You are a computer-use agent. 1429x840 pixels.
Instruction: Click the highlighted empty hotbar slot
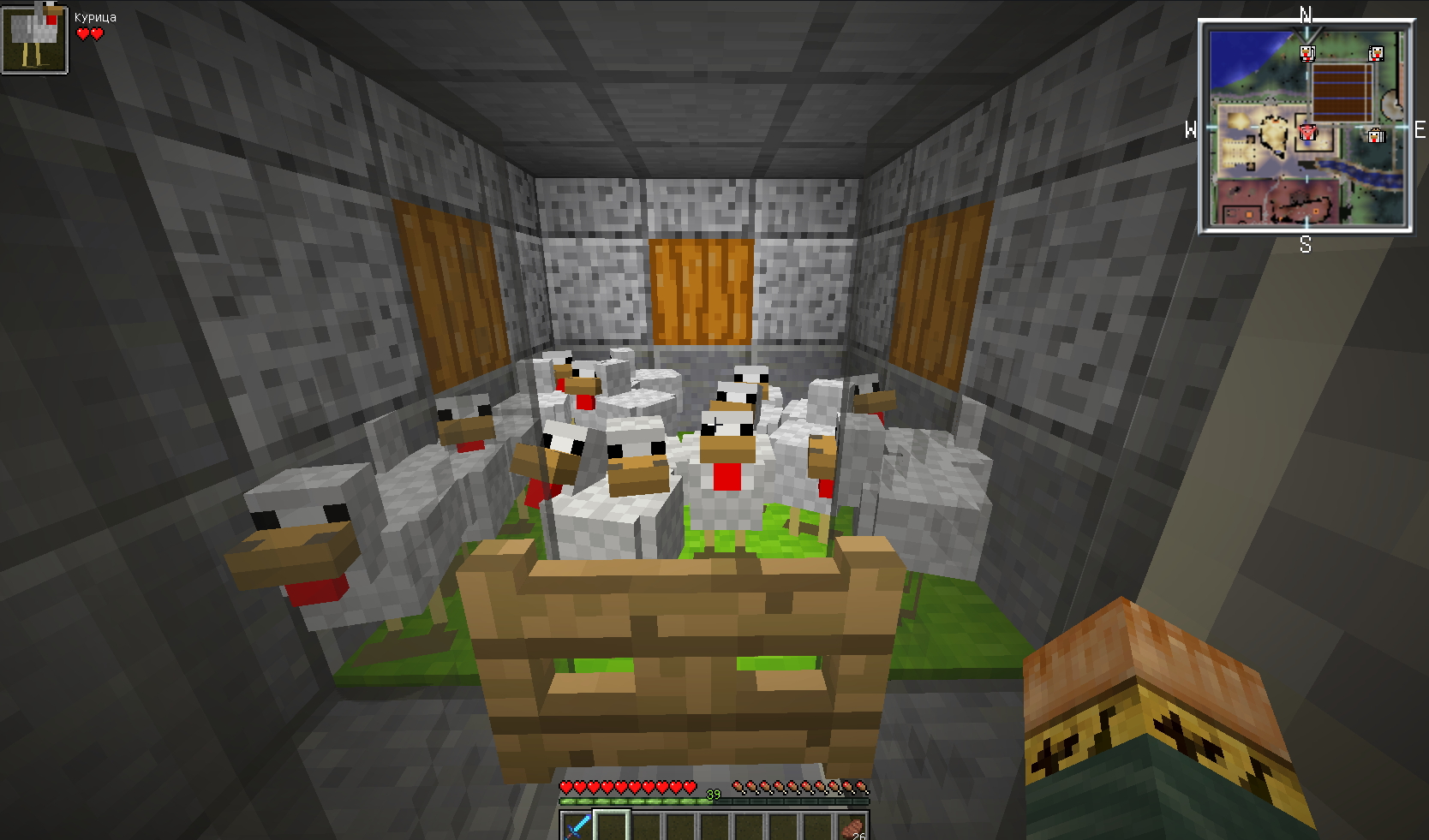(x=612, y=826)
